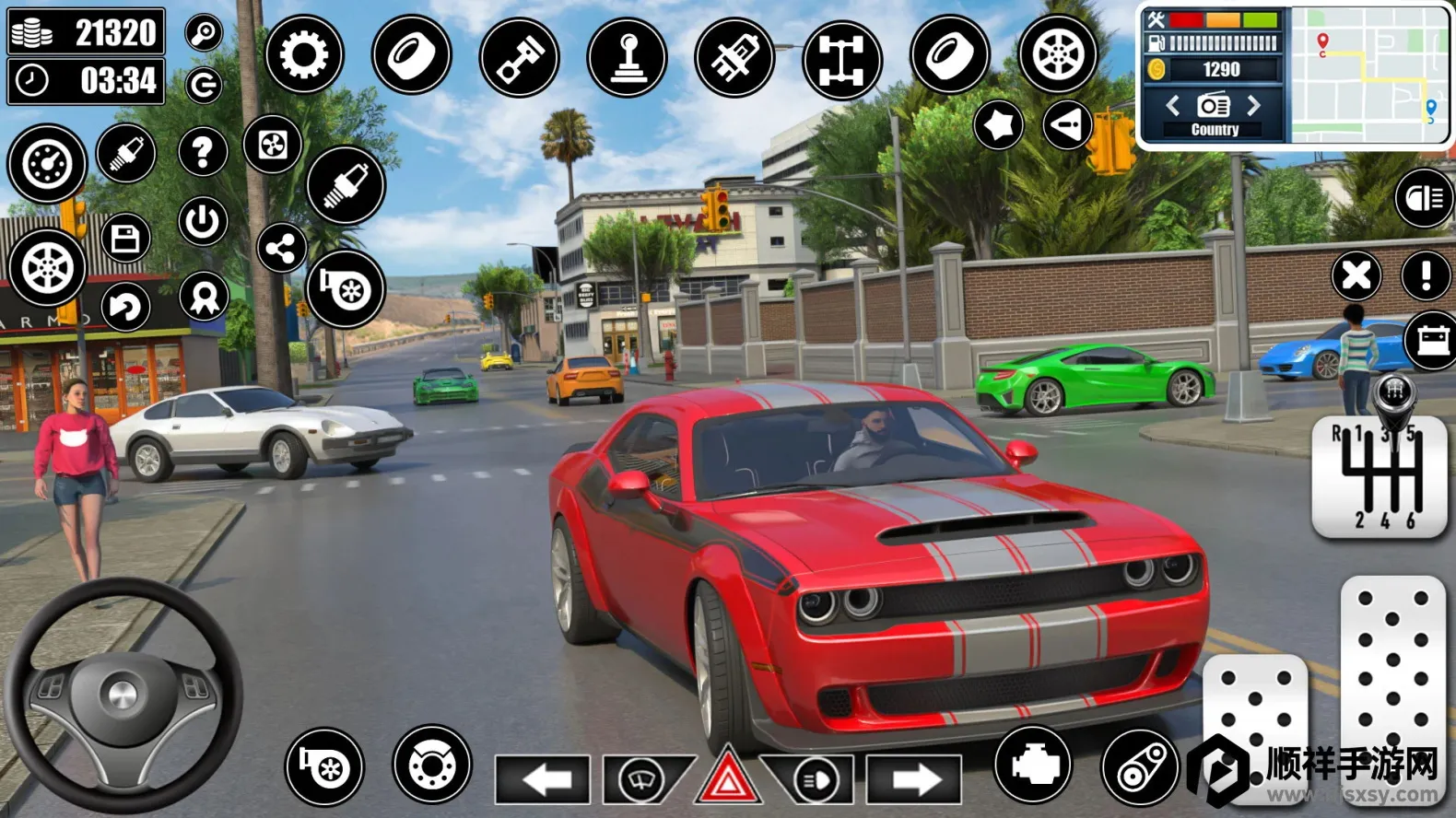This screenshot has width=1456, height=818.
Task: Click the X close button
Action: (x=1356, y=275)
